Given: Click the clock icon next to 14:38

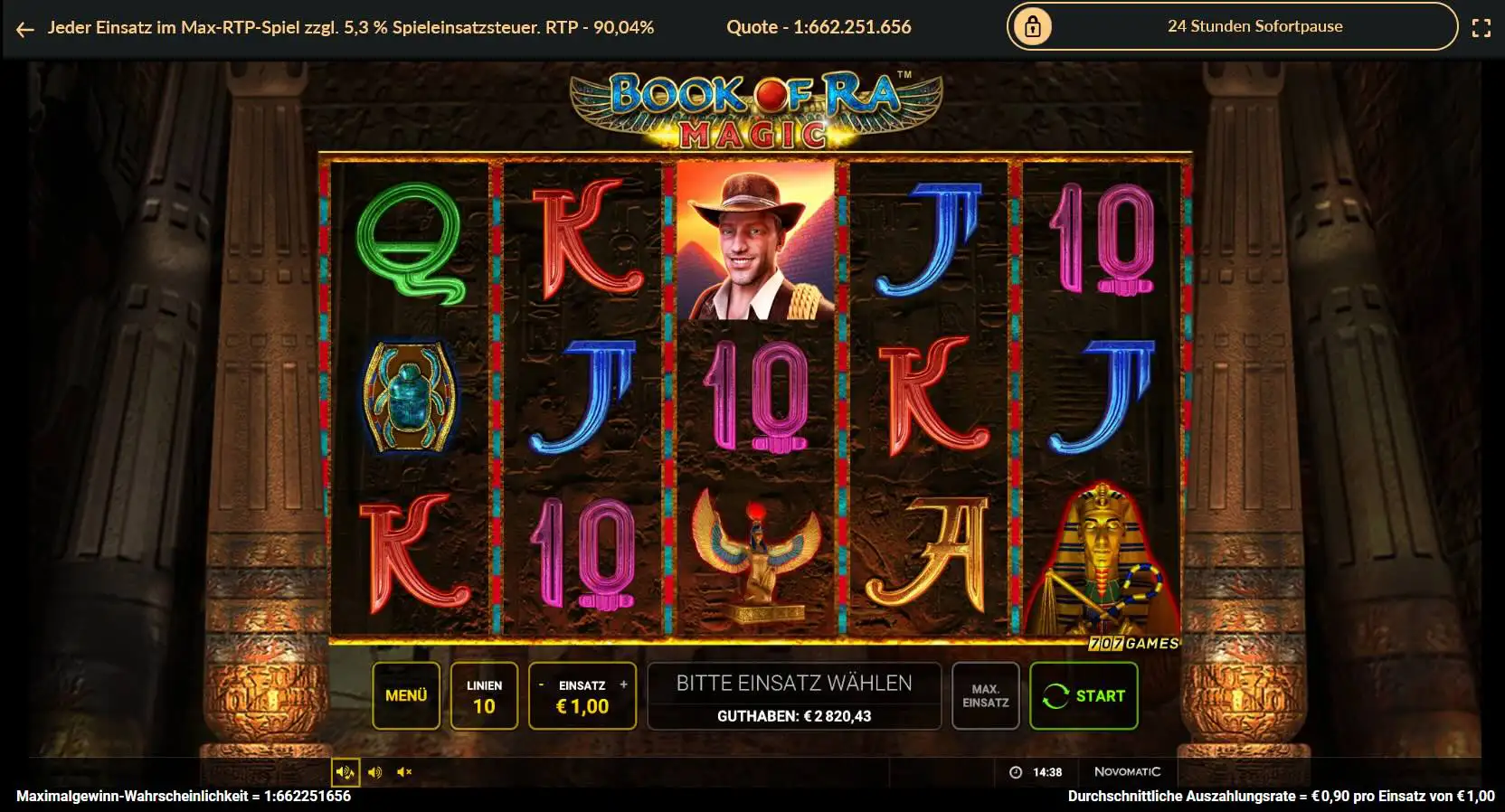Looking at the screenshot, I should [1015, 771].
